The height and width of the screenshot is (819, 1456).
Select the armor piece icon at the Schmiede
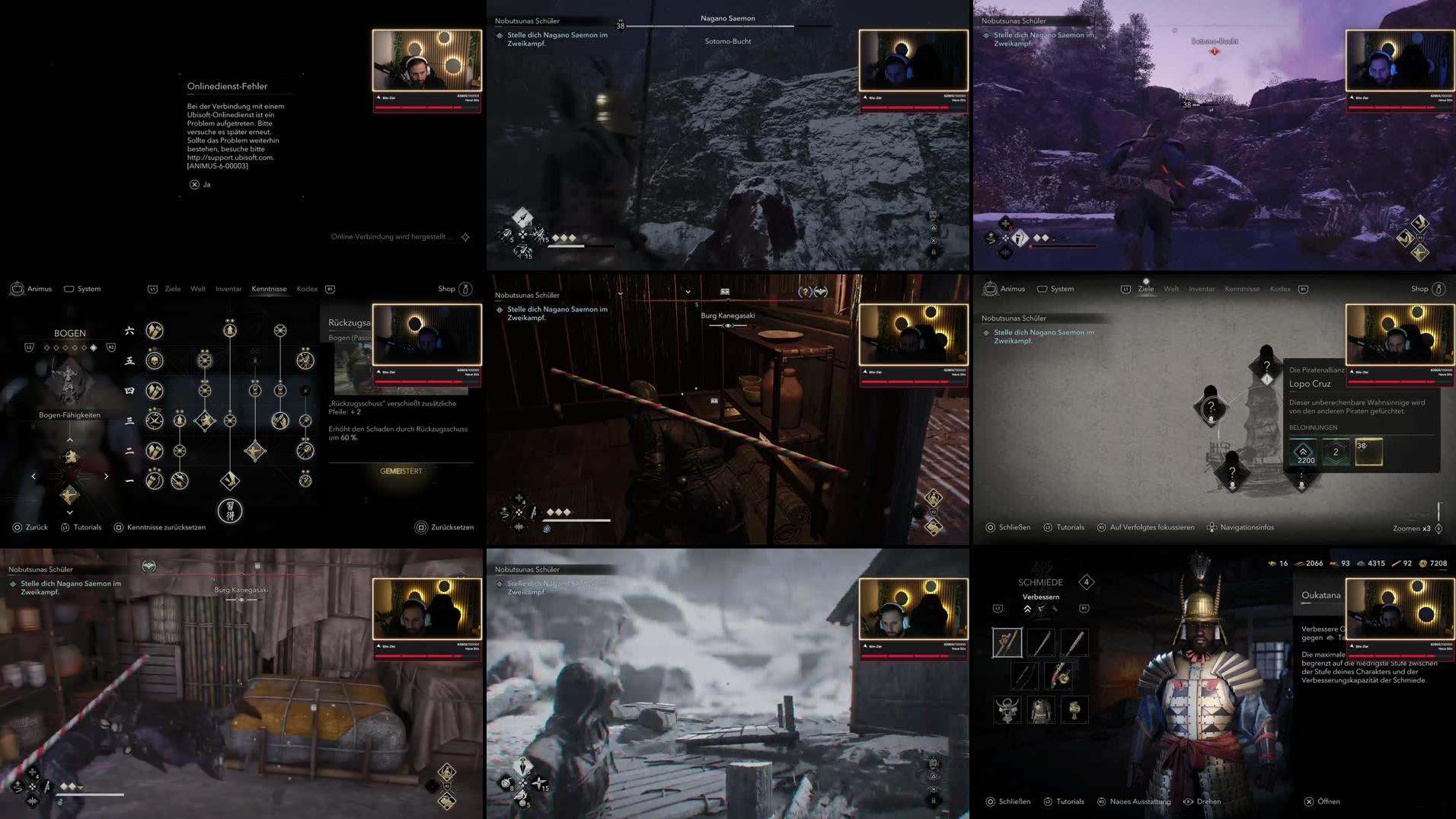point(1040,709)
